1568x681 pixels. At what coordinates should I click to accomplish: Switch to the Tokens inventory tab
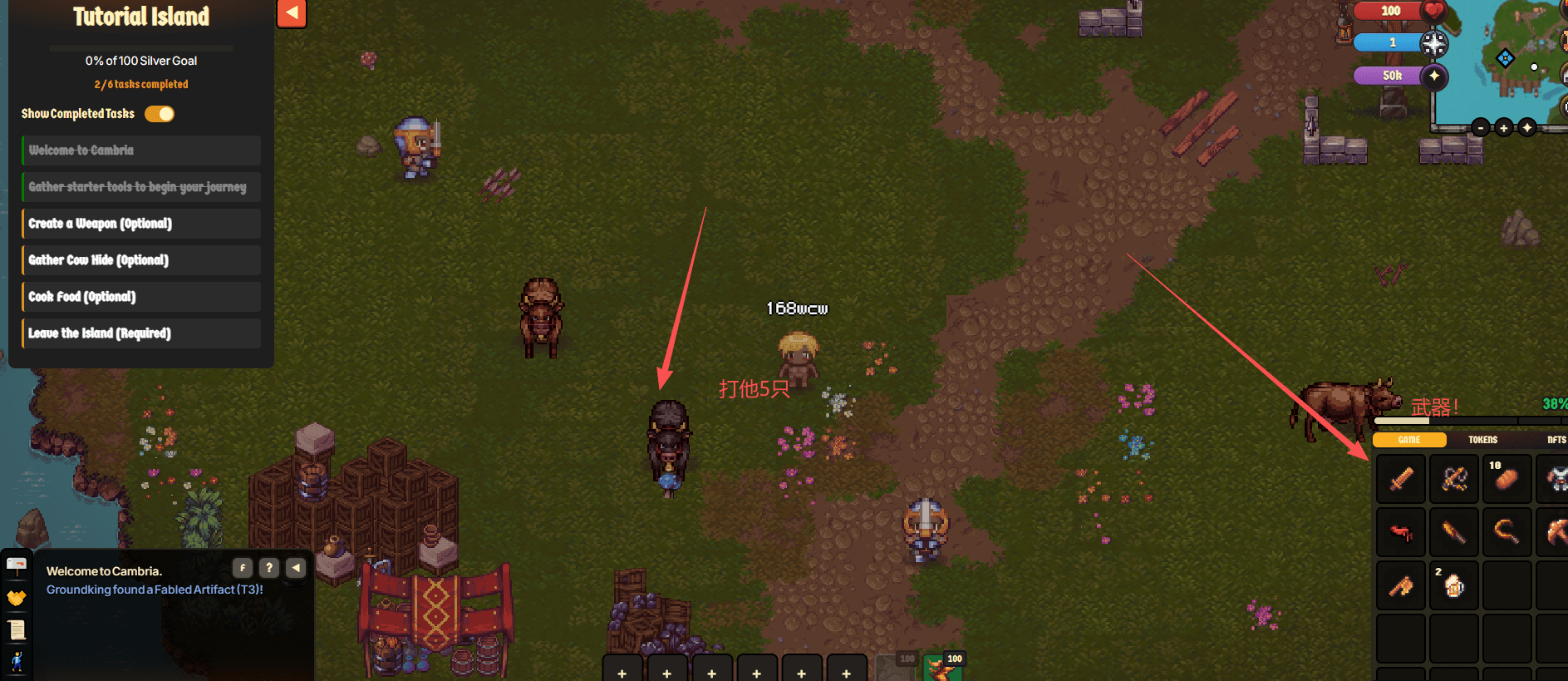(1482, 440)
